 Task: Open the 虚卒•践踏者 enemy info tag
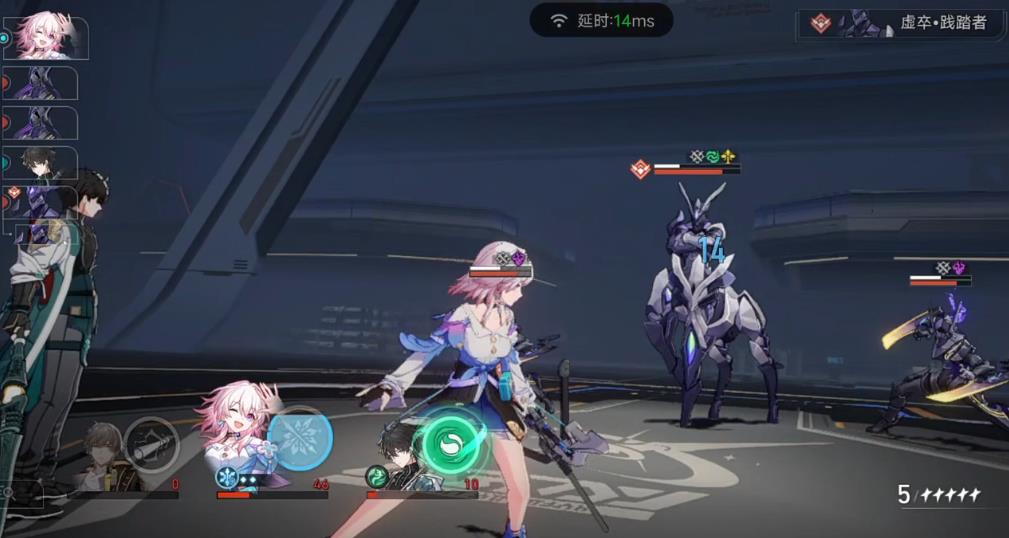click(900, 23)
